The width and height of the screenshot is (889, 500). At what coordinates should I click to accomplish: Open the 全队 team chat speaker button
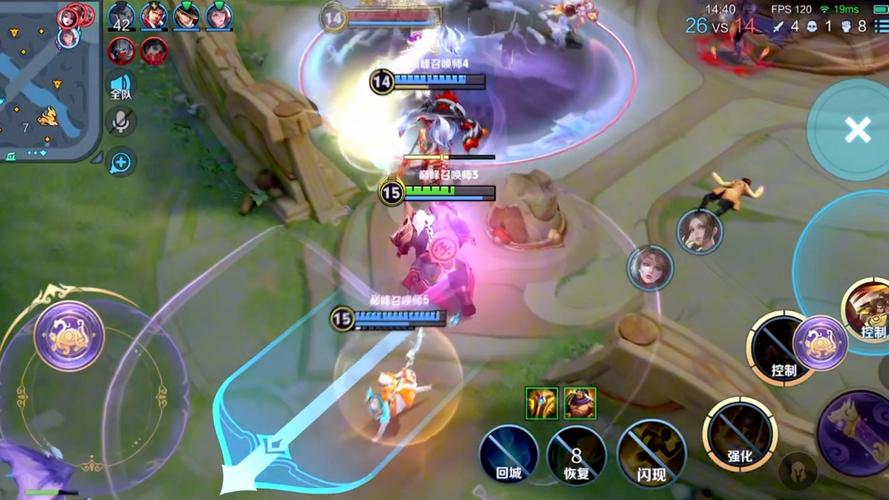click(121, 86)
